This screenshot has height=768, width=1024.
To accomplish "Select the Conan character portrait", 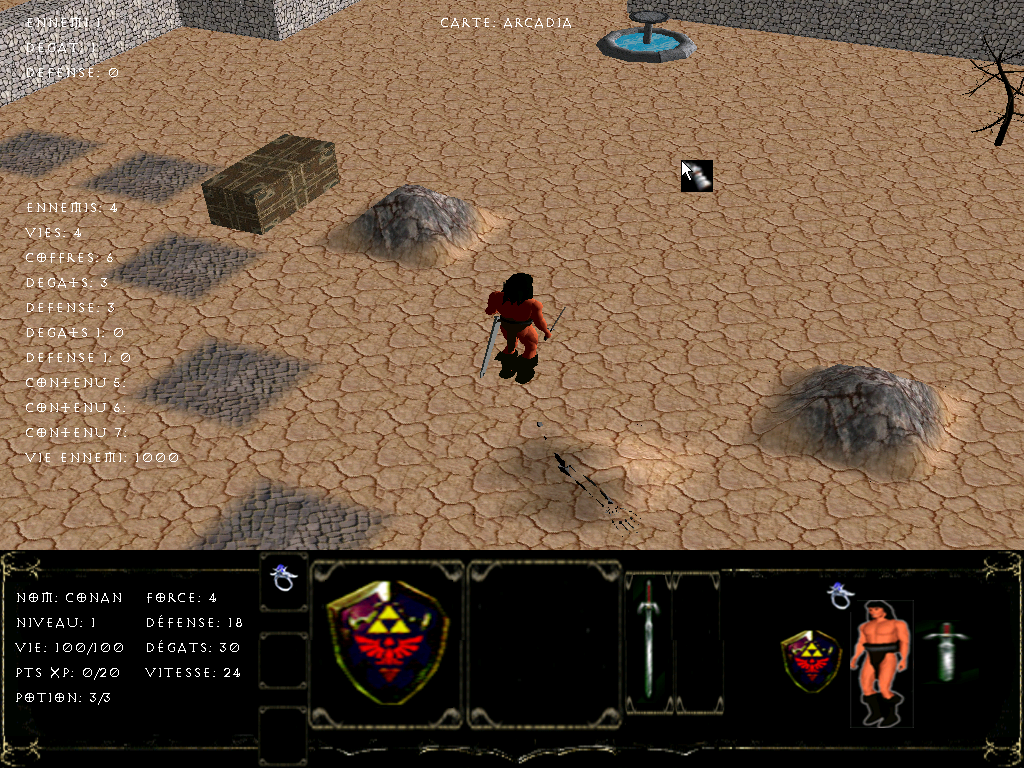I will (x=881, y=662).
